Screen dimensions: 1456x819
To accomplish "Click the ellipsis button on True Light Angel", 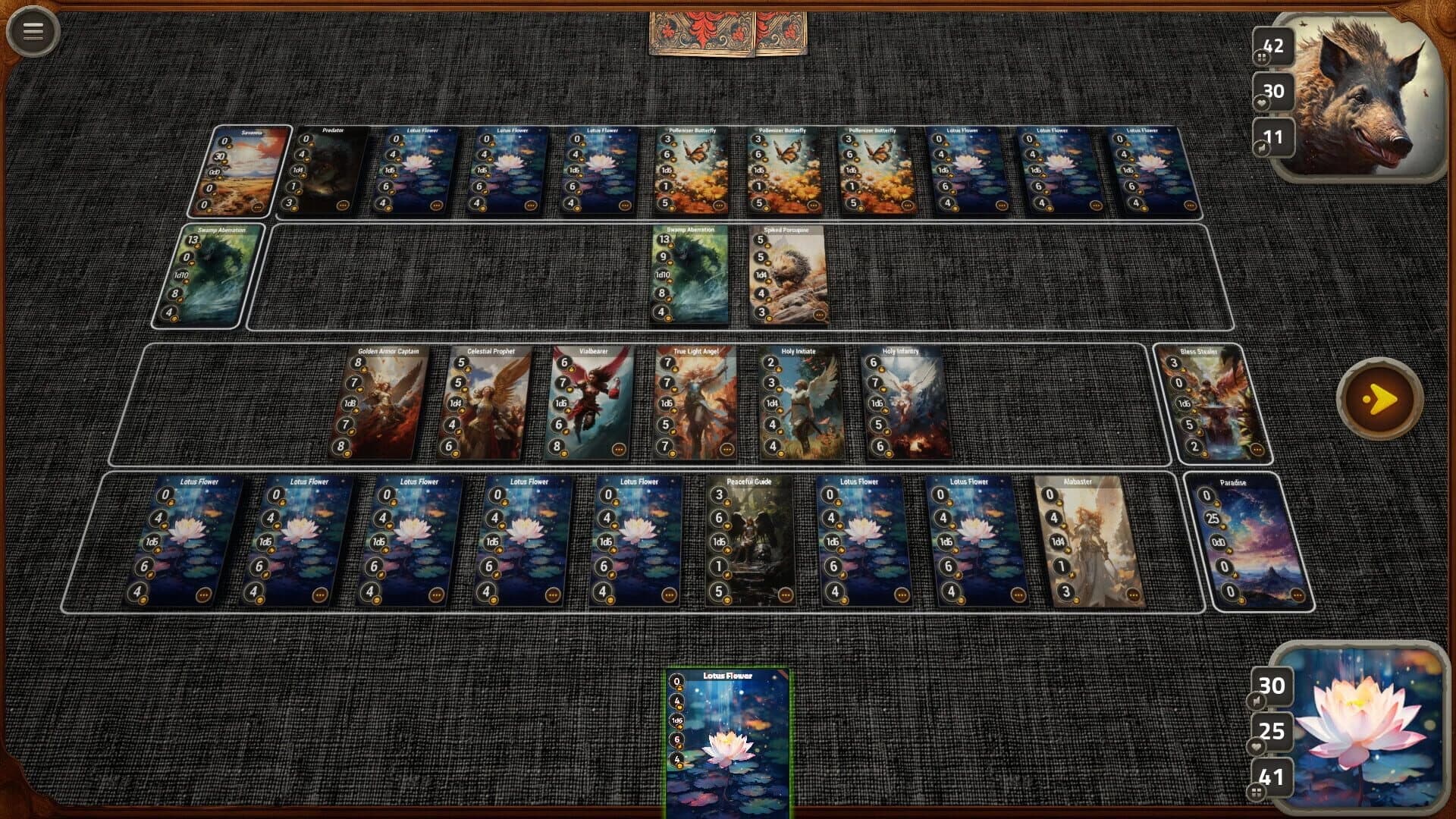I will click(x=726, y=449).
